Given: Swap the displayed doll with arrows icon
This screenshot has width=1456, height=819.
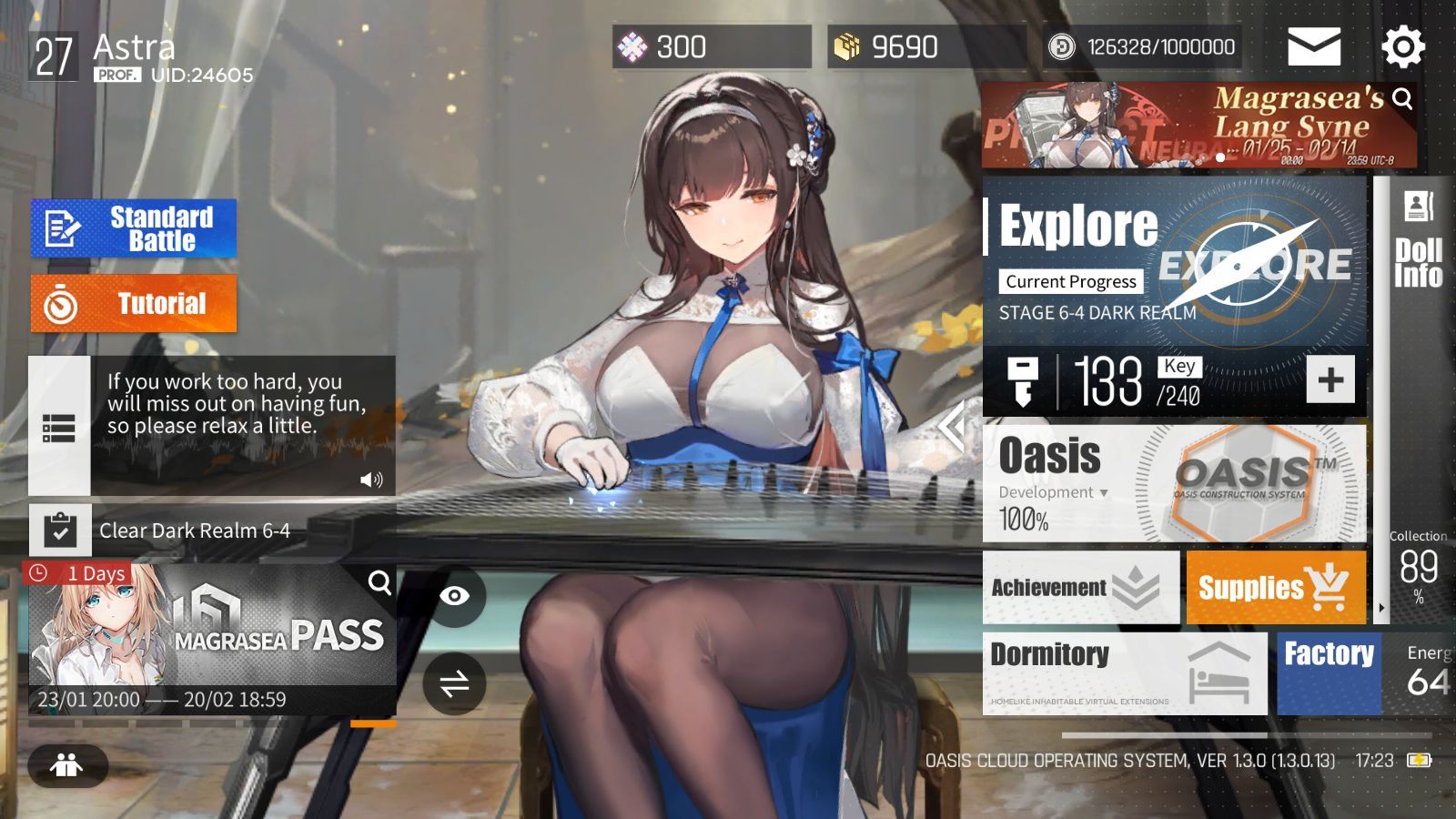Looking at the screenshot, I should [x=454, y=683].
